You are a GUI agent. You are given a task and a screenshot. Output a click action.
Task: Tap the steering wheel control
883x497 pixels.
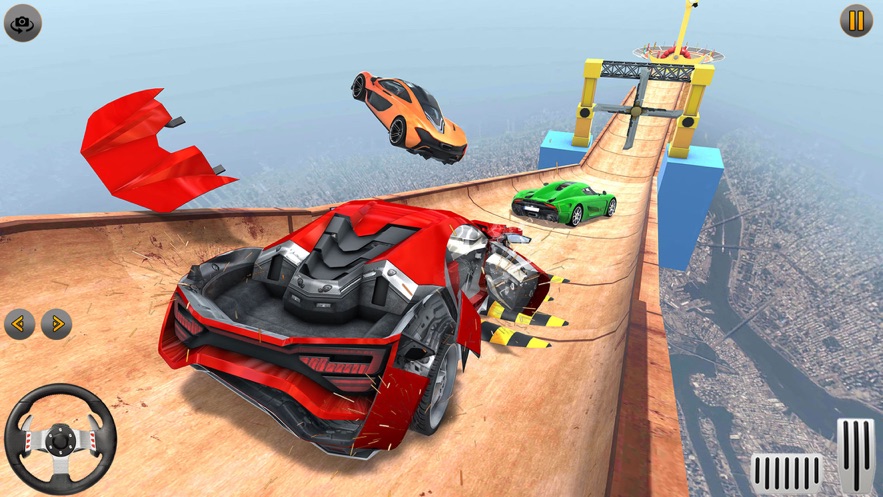tap(60, 438)
